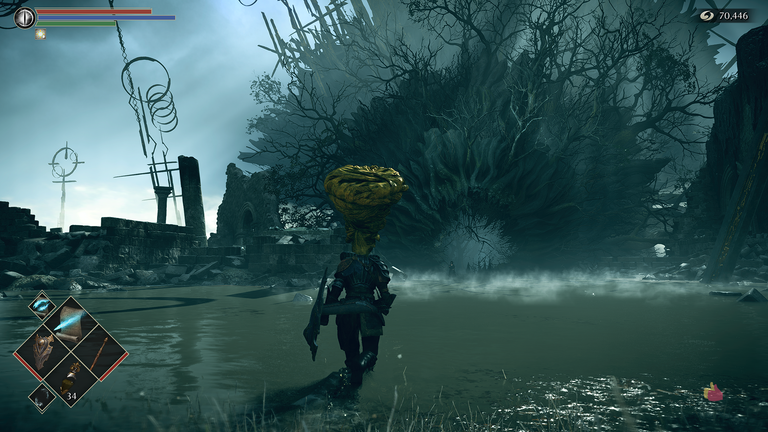Select the small dark ring icon below the diamond

[x=42, y=397]
